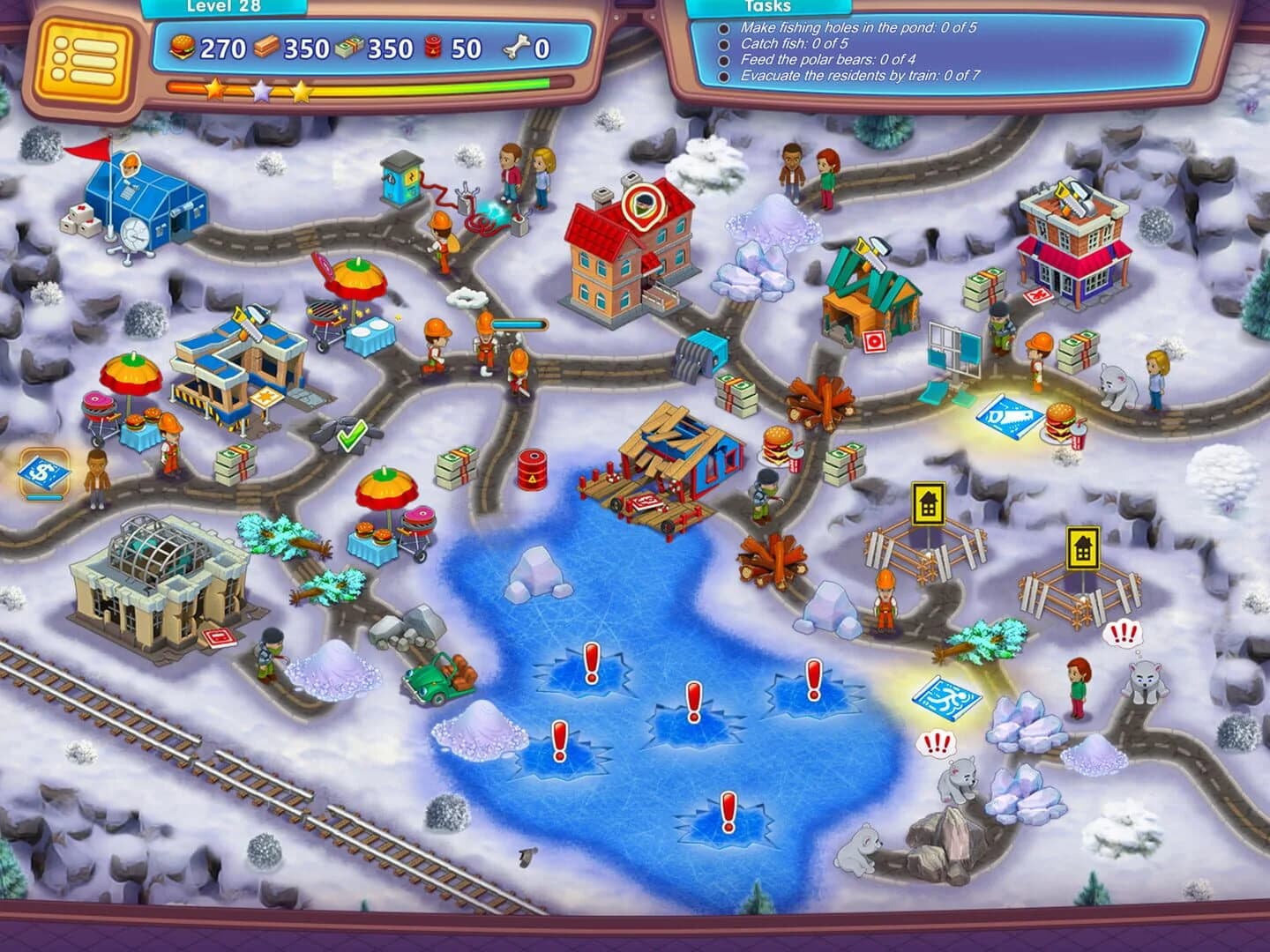This screenshot has width=1270, height=952.
Task: Click the spinning red target above the red house
Action: tap(643, 205)
